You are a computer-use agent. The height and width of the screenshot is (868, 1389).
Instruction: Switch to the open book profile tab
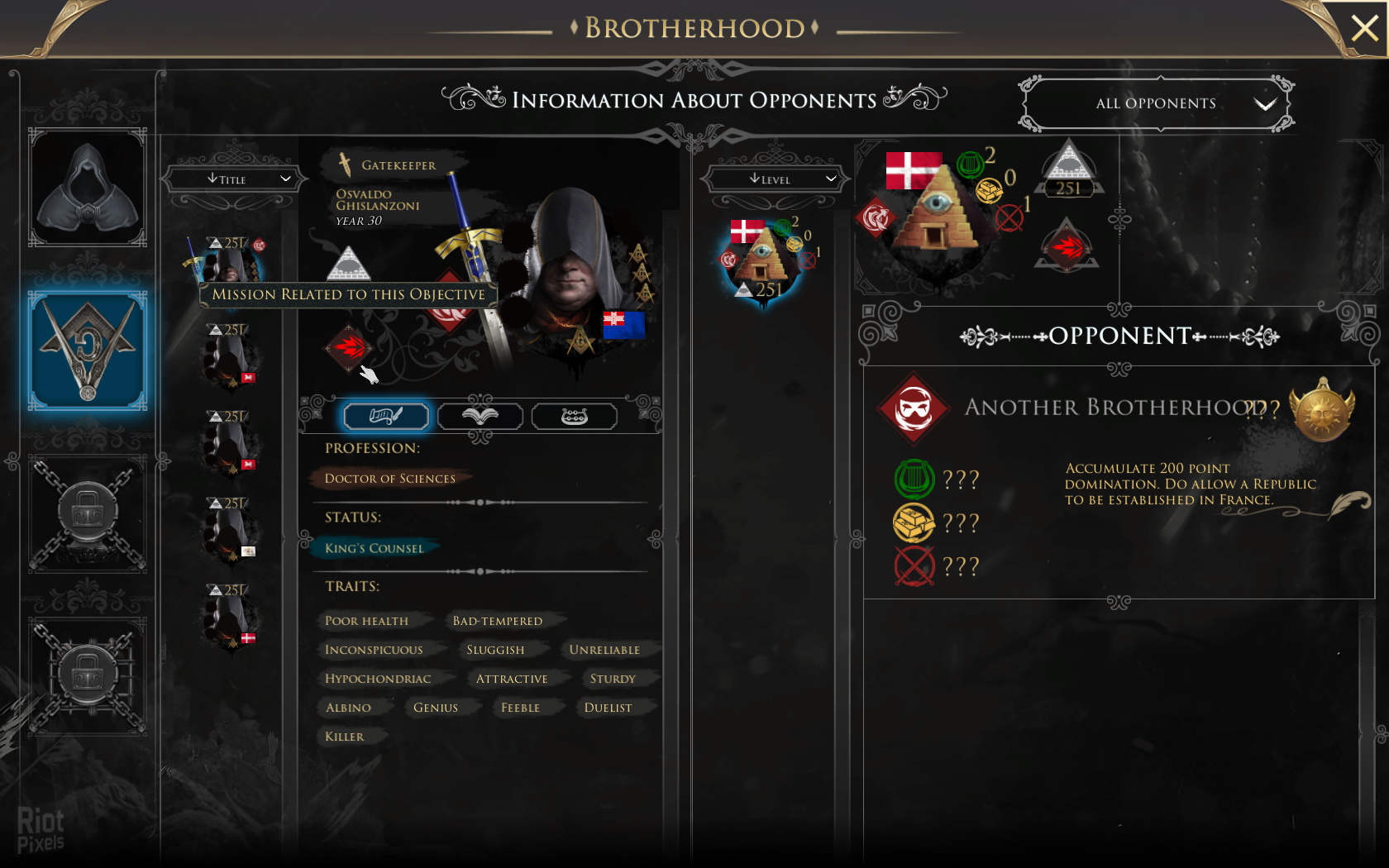[x=480, y=416]
